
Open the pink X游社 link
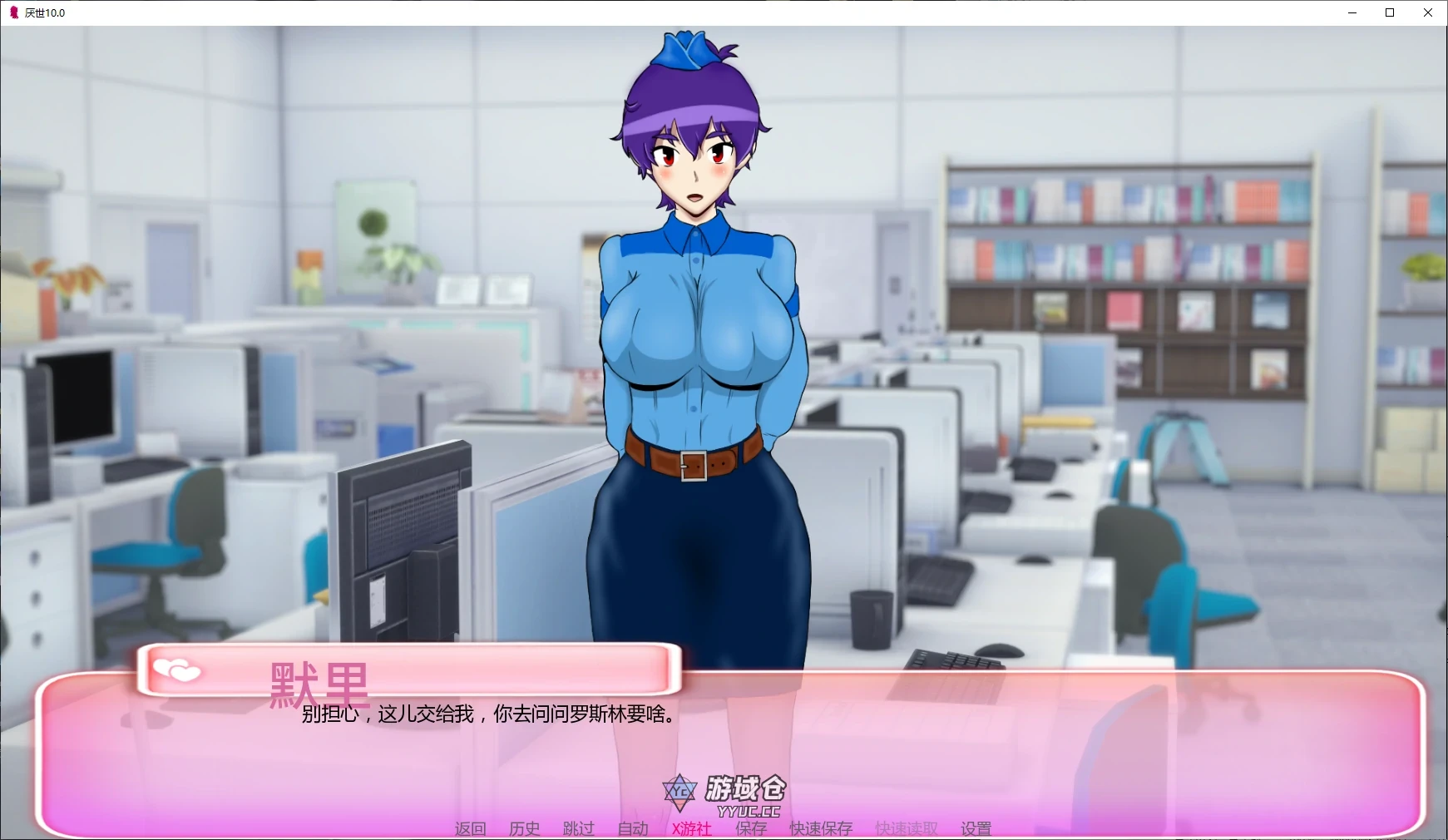pyautogui.click(x=689, y=828)
